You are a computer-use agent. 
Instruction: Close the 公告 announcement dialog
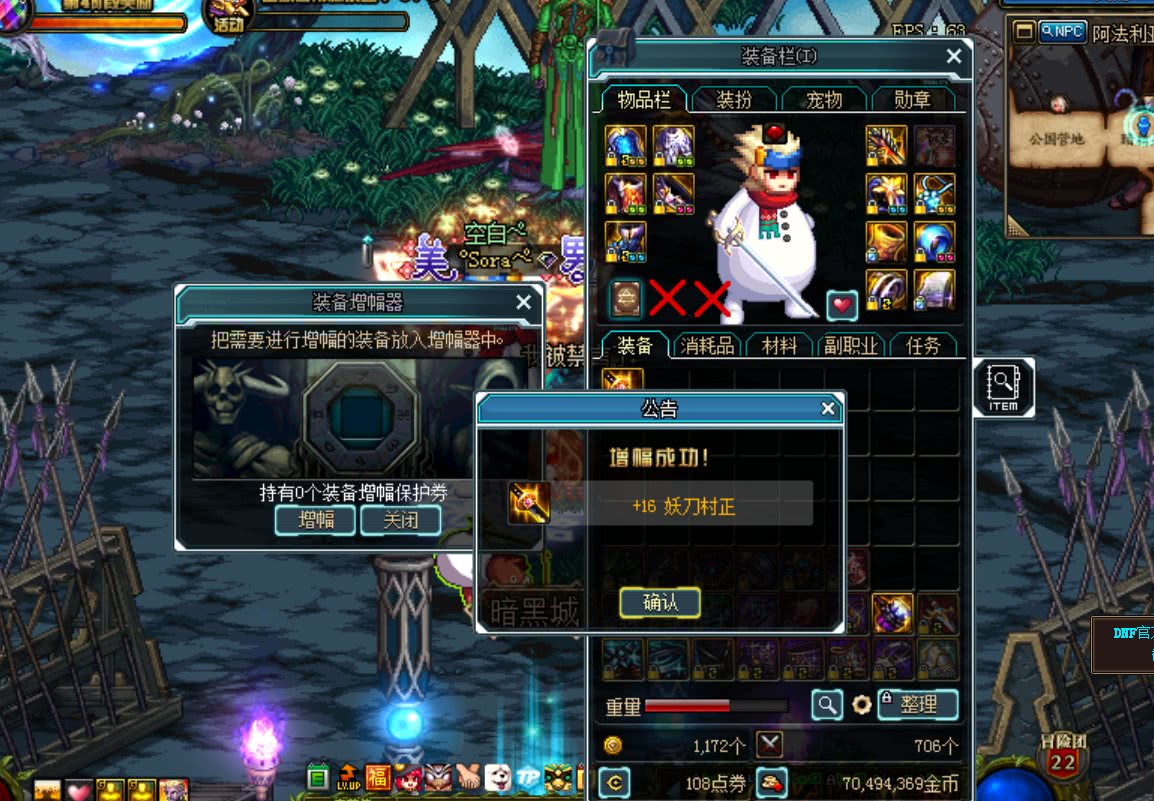point(827,408)
